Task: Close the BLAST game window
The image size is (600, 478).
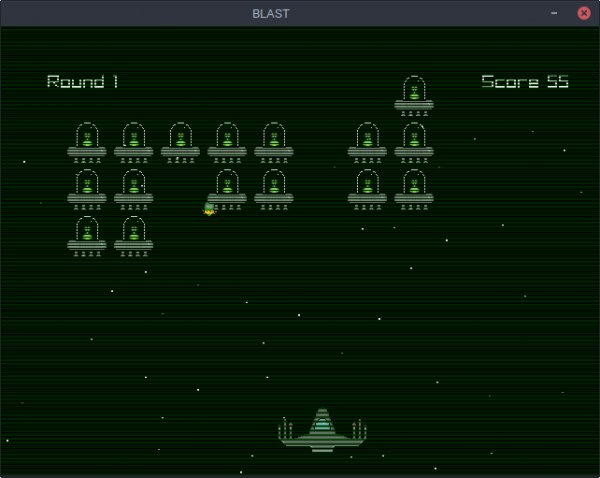Action: point(583,13)
